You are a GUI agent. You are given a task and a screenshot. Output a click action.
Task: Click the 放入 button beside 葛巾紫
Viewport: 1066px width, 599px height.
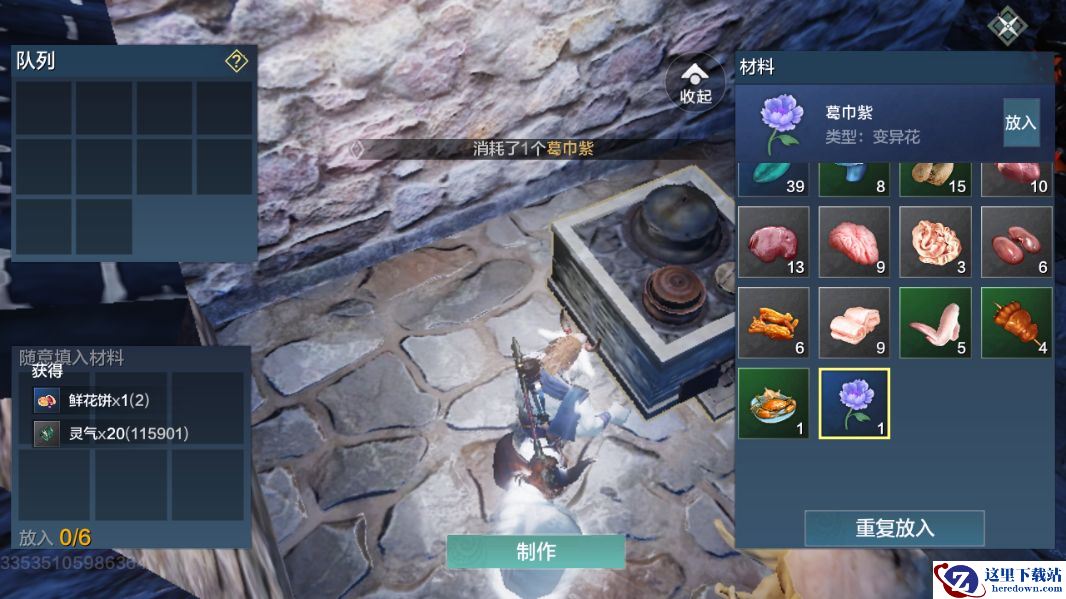point(1021,122)
